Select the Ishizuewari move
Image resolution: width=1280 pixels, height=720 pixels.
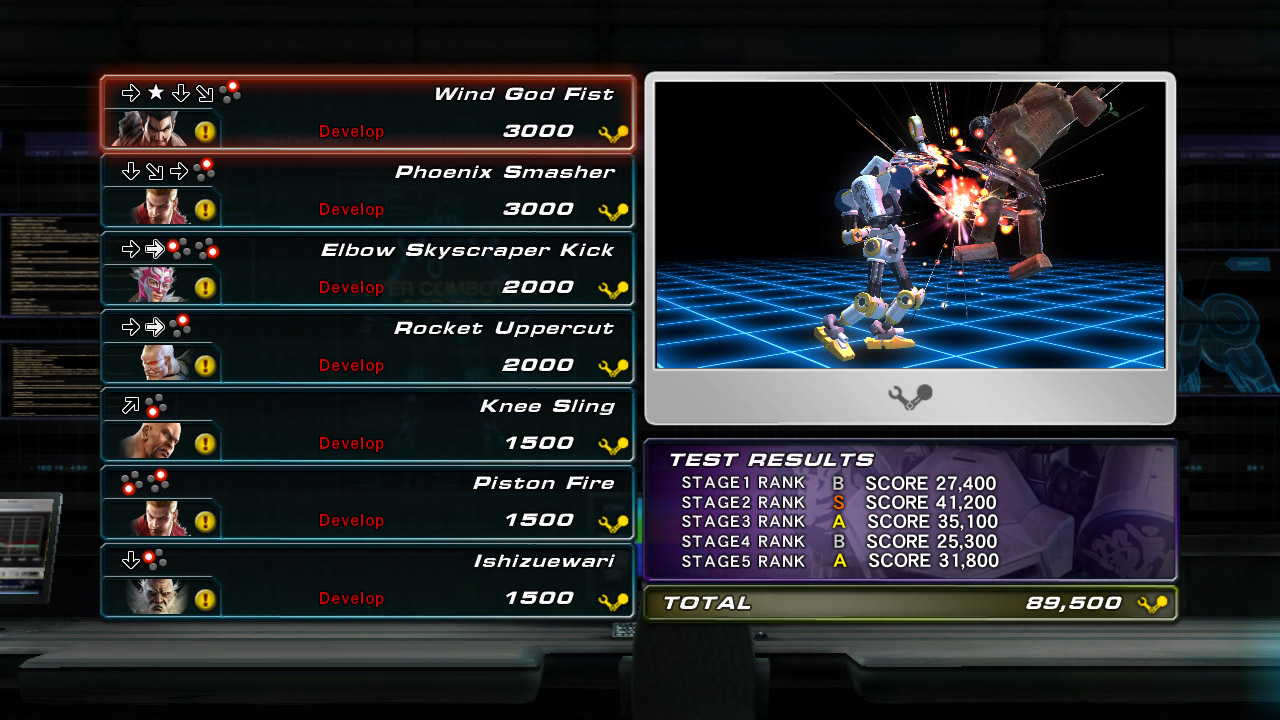click(543, 562)
